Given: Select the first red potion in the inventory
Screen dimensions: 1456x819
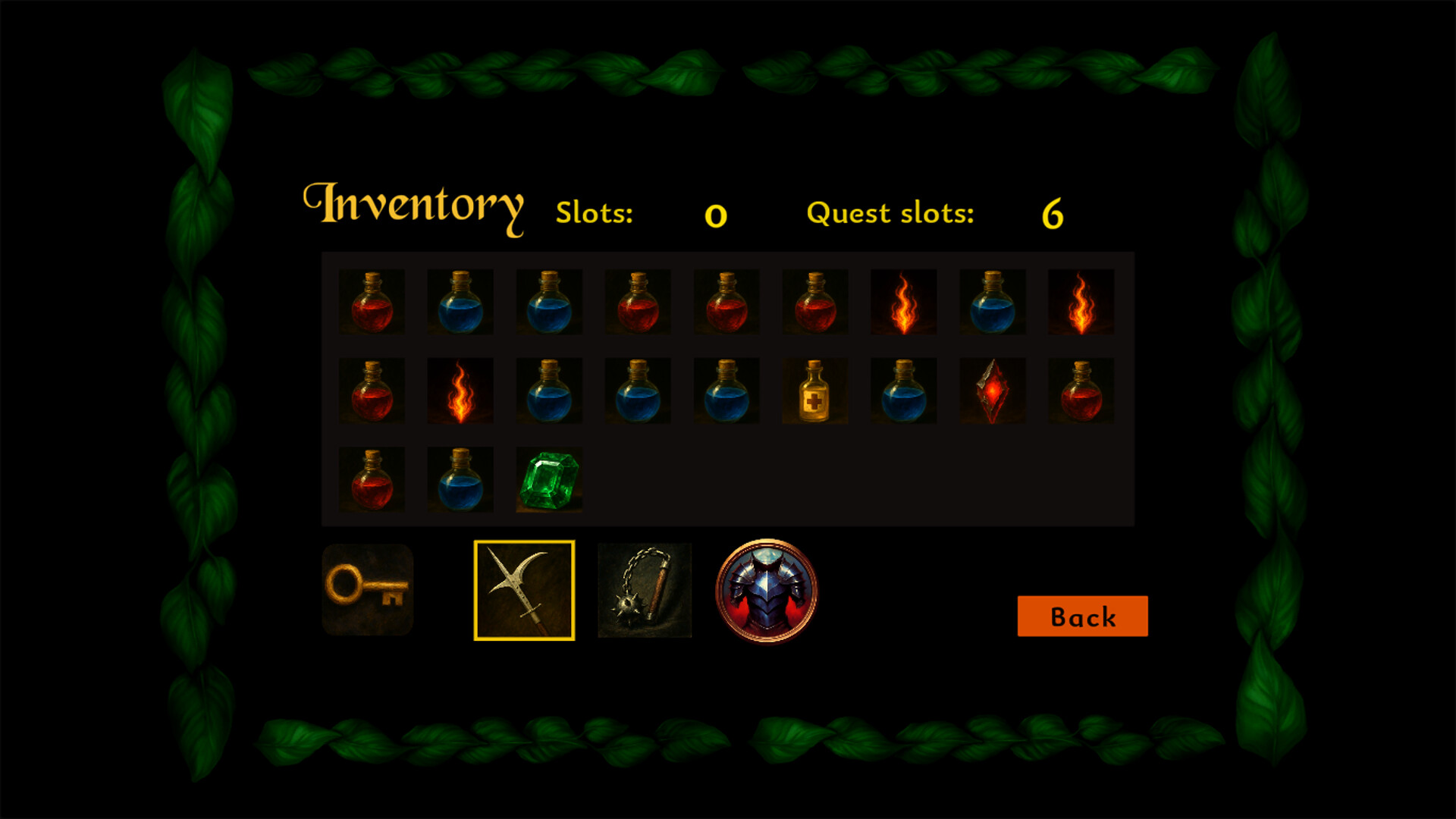Looking at the screenshot, I should tap(371, 302).
